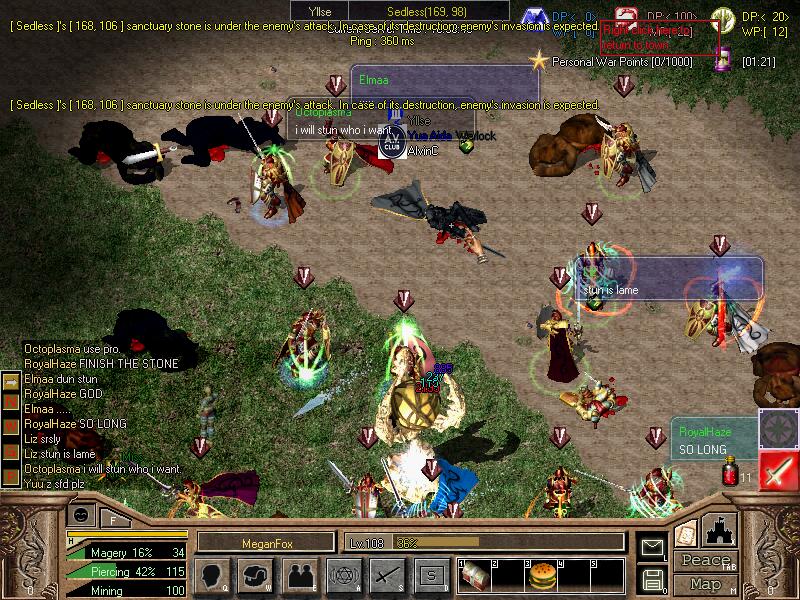
Task: Click the S button in the bottom bar
Action: click(x=431, y=575)
